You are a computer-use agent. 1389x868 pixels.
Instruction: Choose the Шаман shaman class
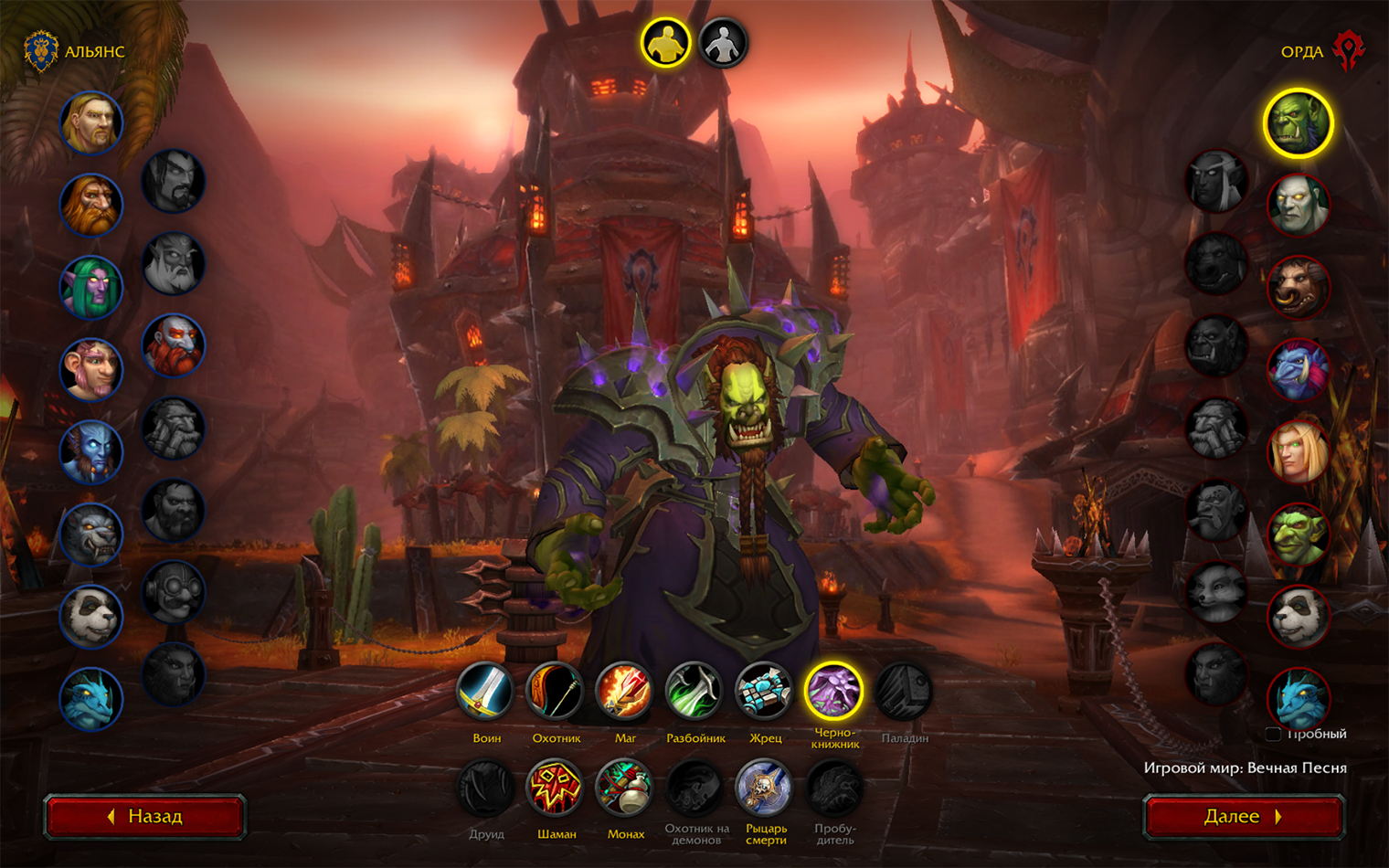[x=556, y=788]
